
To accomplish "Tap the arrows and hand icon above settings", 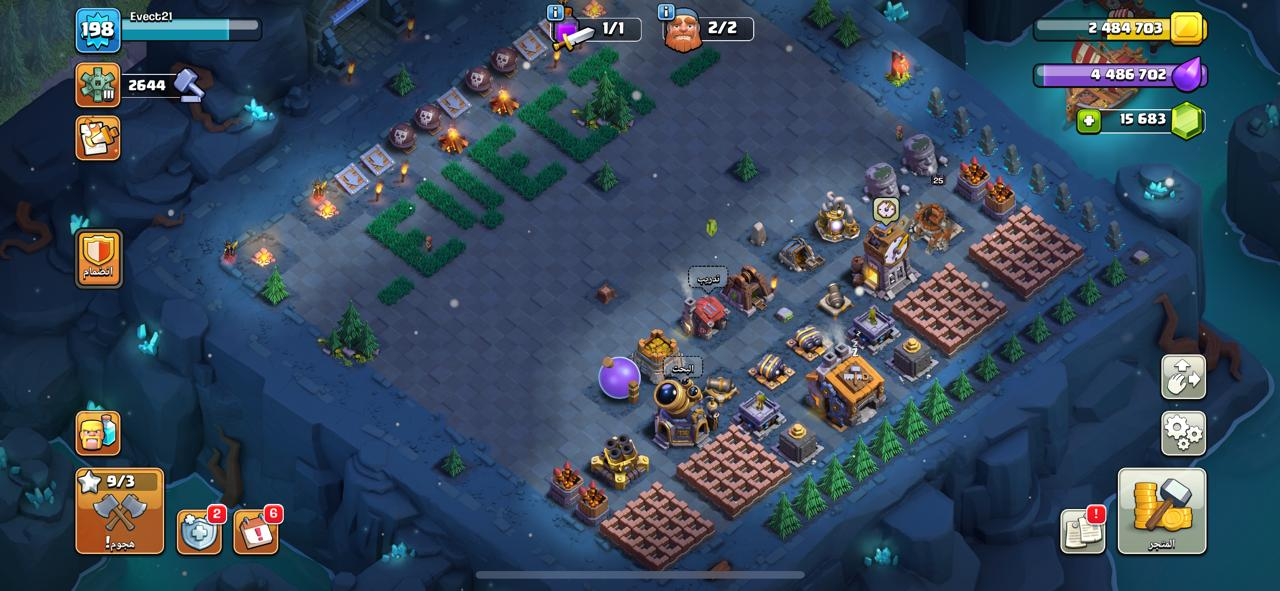I will click(x=1183, y=377).
